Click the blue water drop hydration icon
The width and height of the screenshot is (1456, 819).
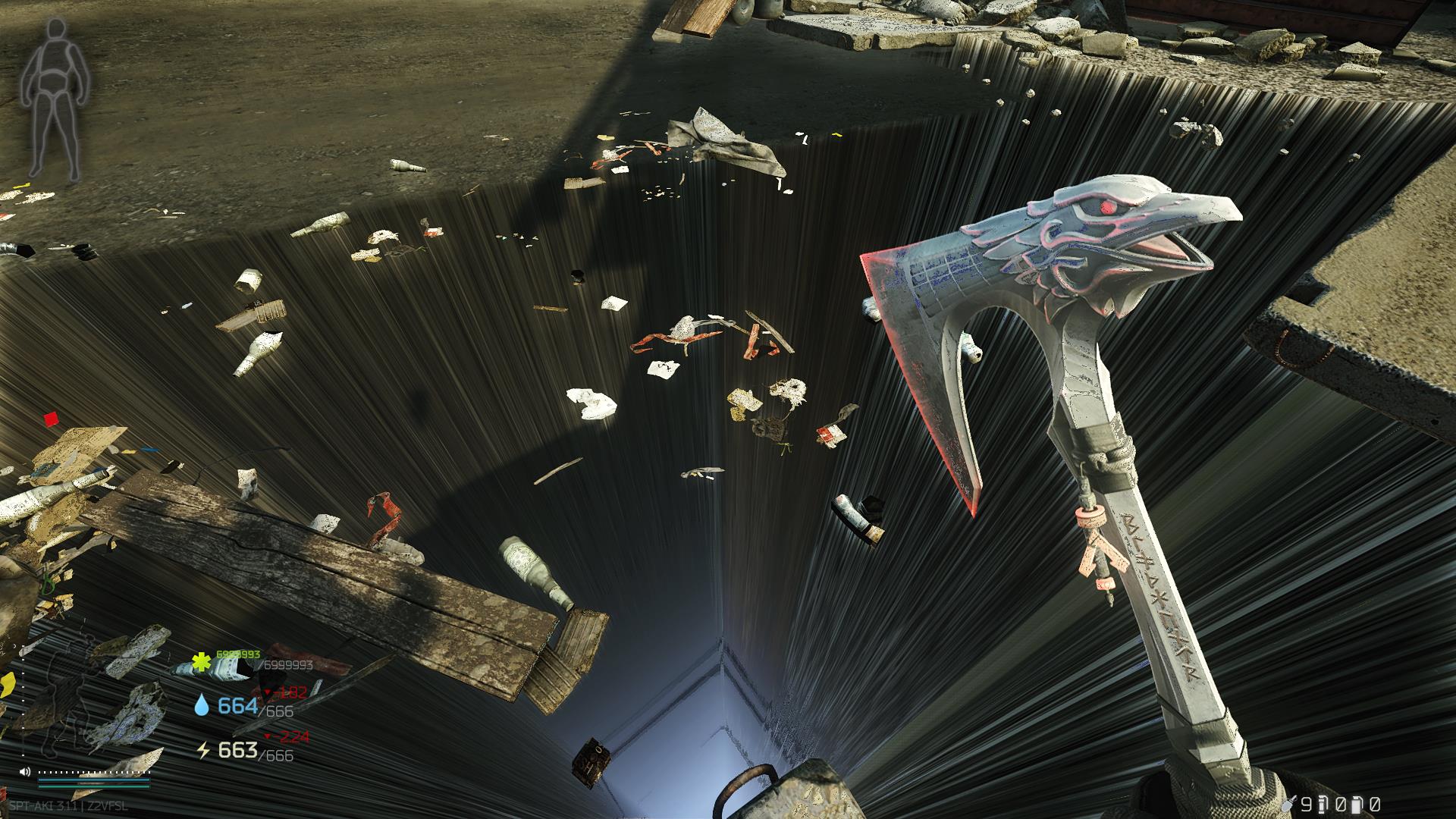(201, 707)
